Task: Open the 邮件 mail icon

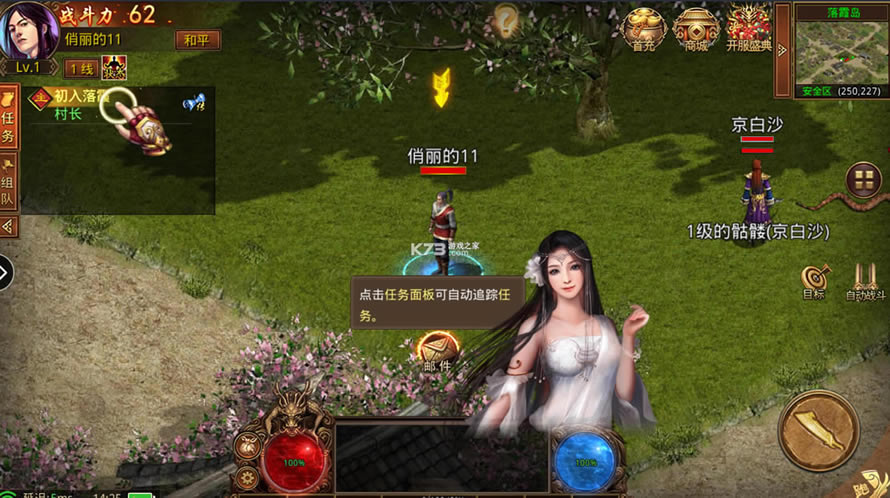Action: pos(437,350)
